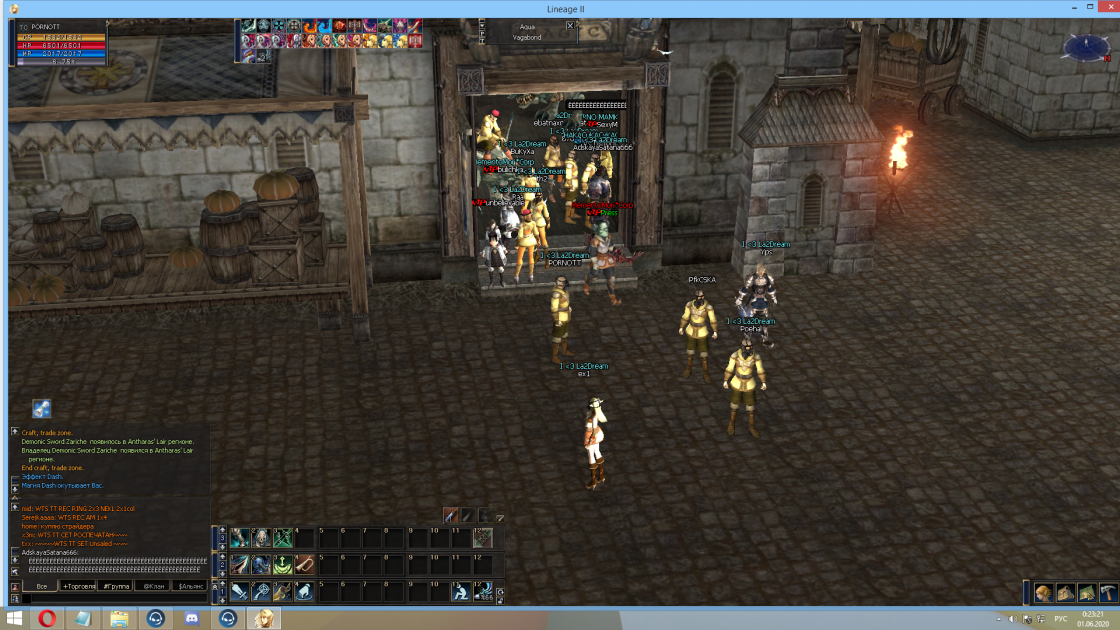
Task: Open the Opera browser from the taskbar
Action: pyautogui.click(x=47, y=618)
